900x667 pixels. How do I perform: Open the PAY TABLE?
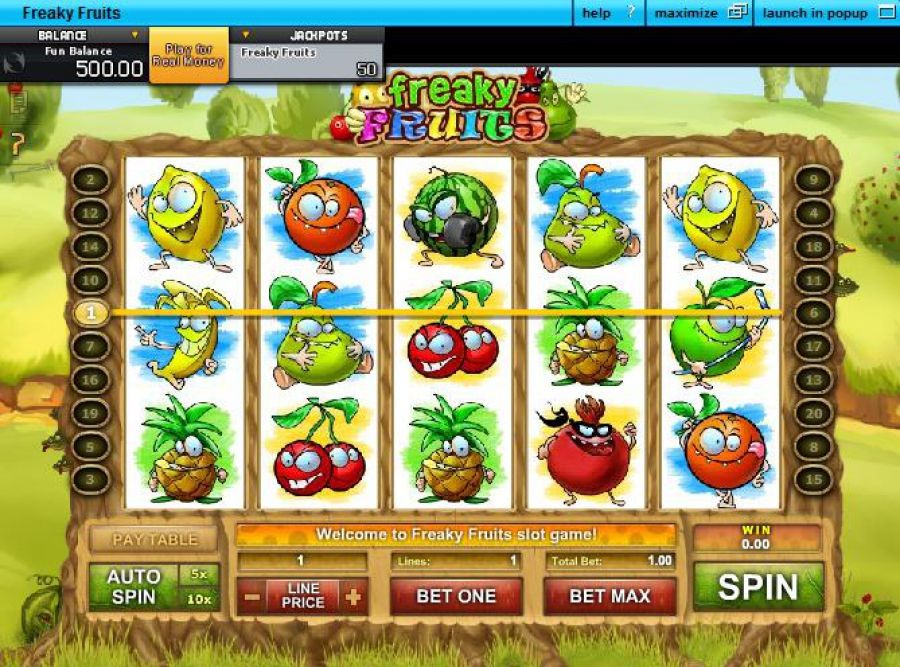[154, 539]
